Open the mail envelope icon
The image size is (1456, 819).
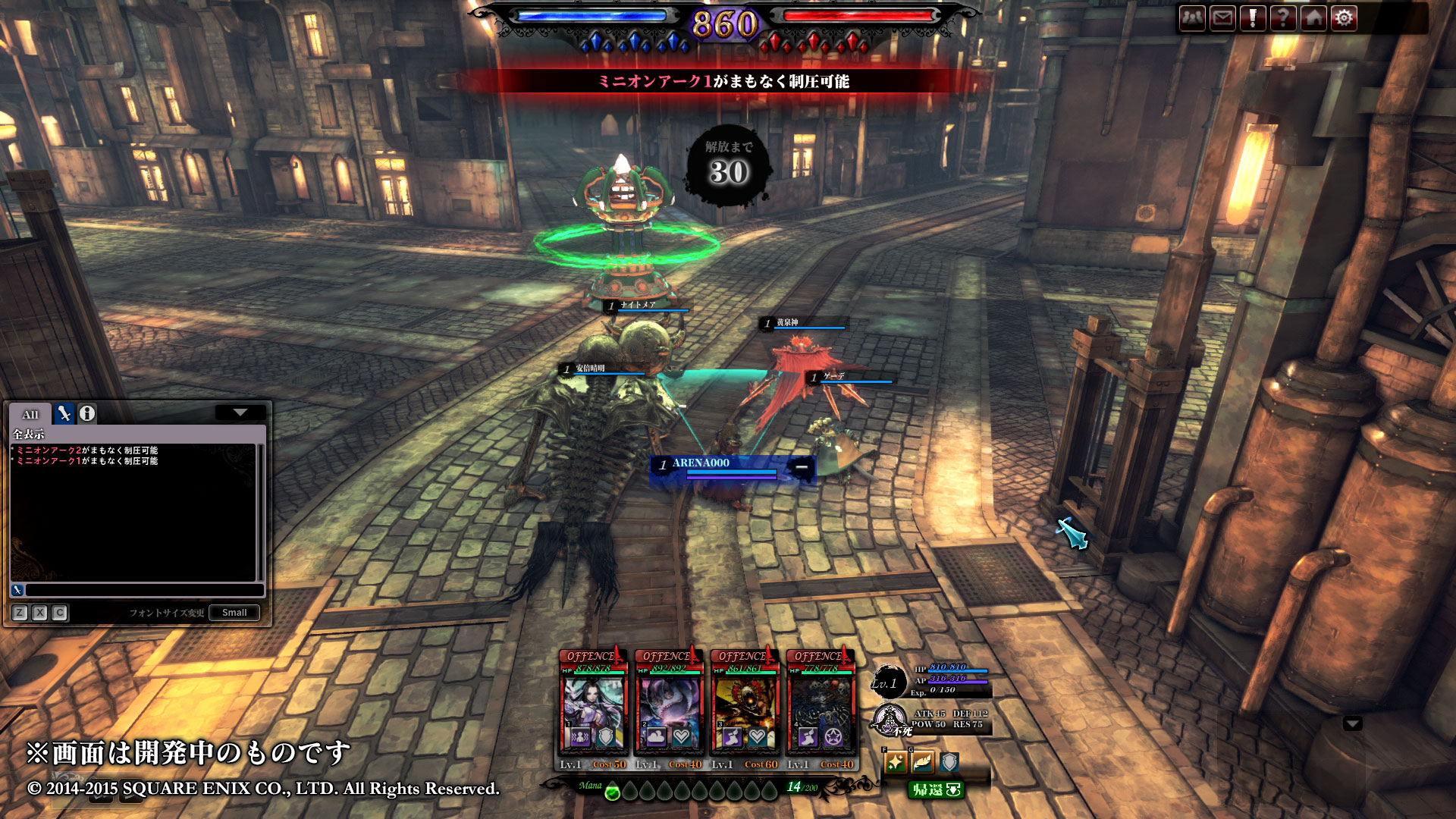1222,18
